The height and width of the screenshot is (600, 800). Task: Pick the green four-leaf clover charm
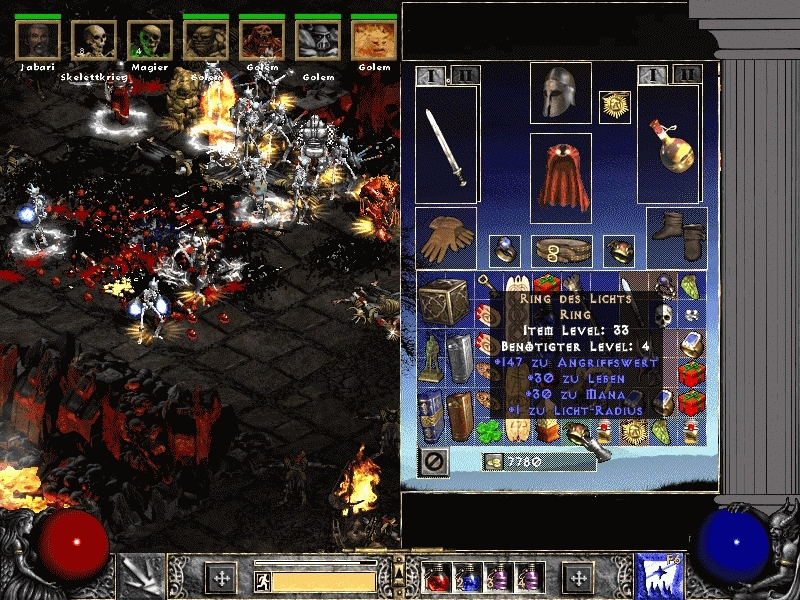[x=487, y=431]
